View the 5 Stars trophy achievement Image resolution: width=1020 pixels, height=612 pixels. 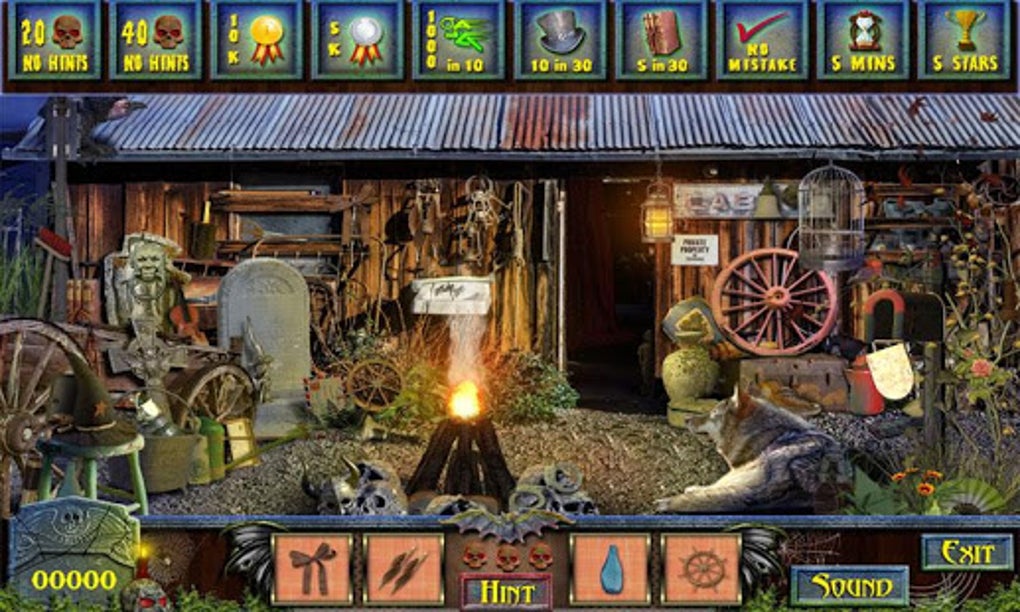point(964,40)
